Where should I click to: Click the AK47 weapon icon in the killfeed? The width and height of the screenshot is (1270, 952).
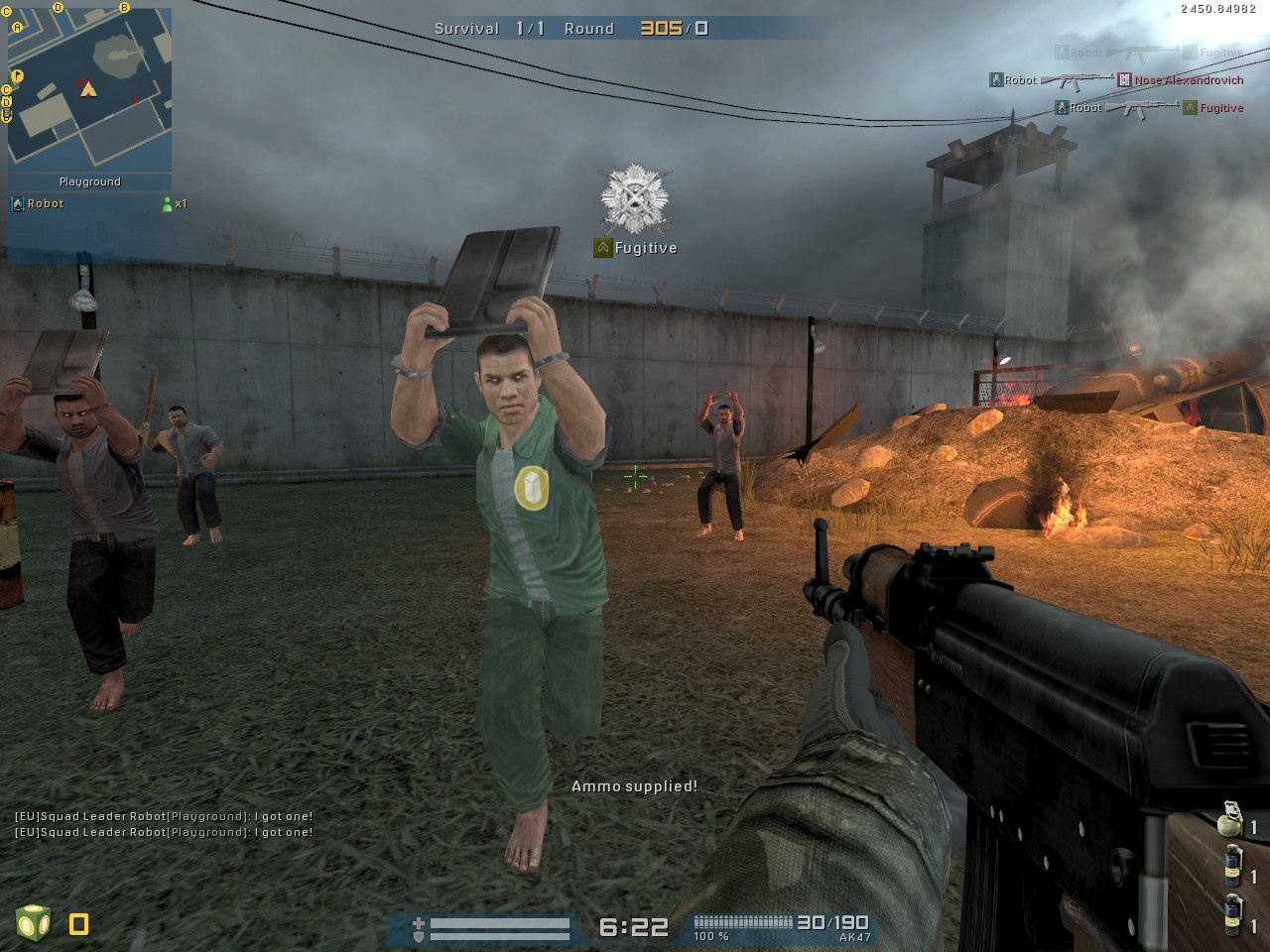(x=1077, y=80)
